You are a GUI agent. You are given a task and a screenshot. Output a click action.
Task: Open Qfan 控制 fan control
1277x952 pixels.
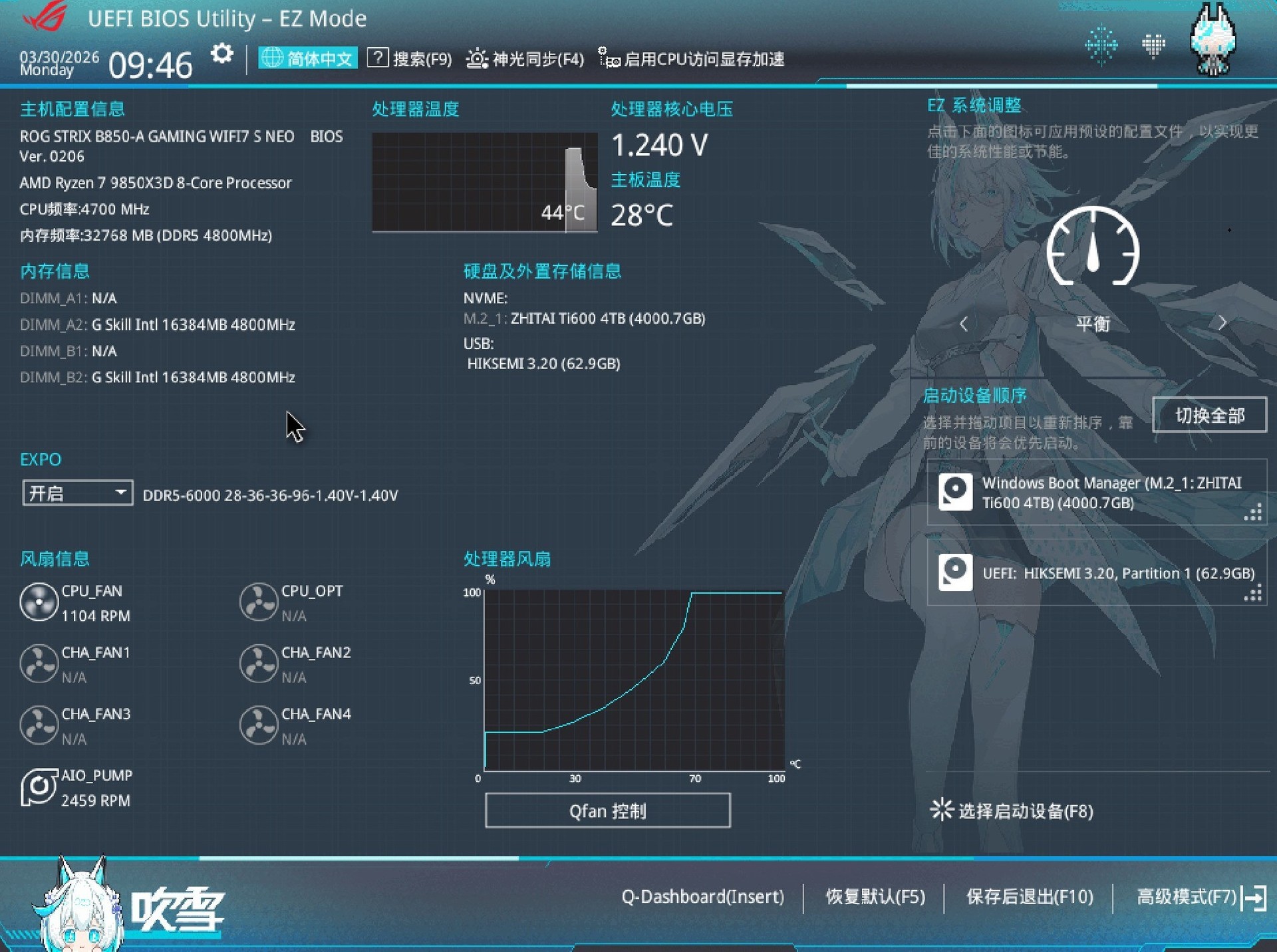click(607, 810)
